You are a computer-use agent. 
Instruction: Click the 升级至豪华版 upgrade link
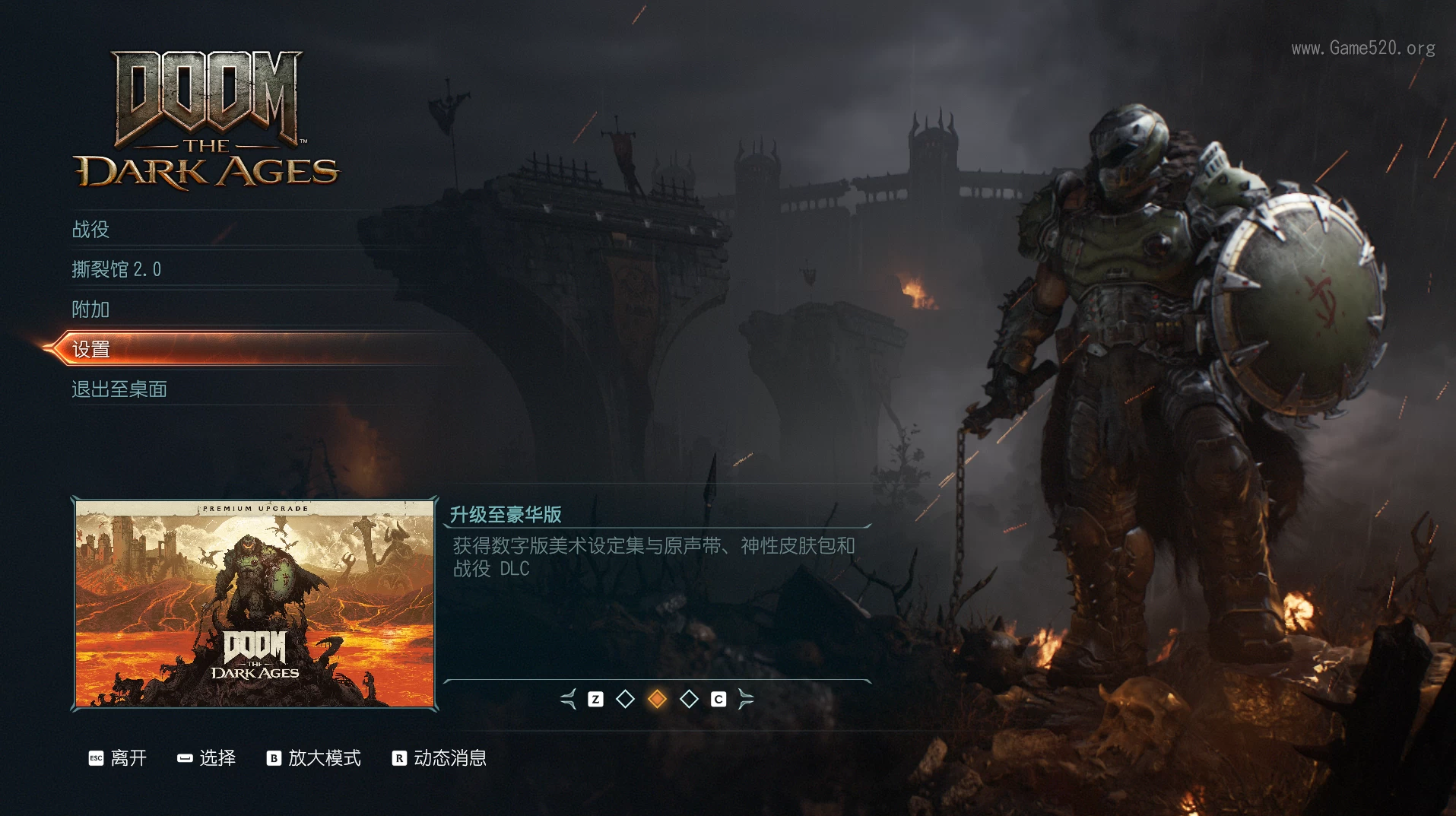507,514
